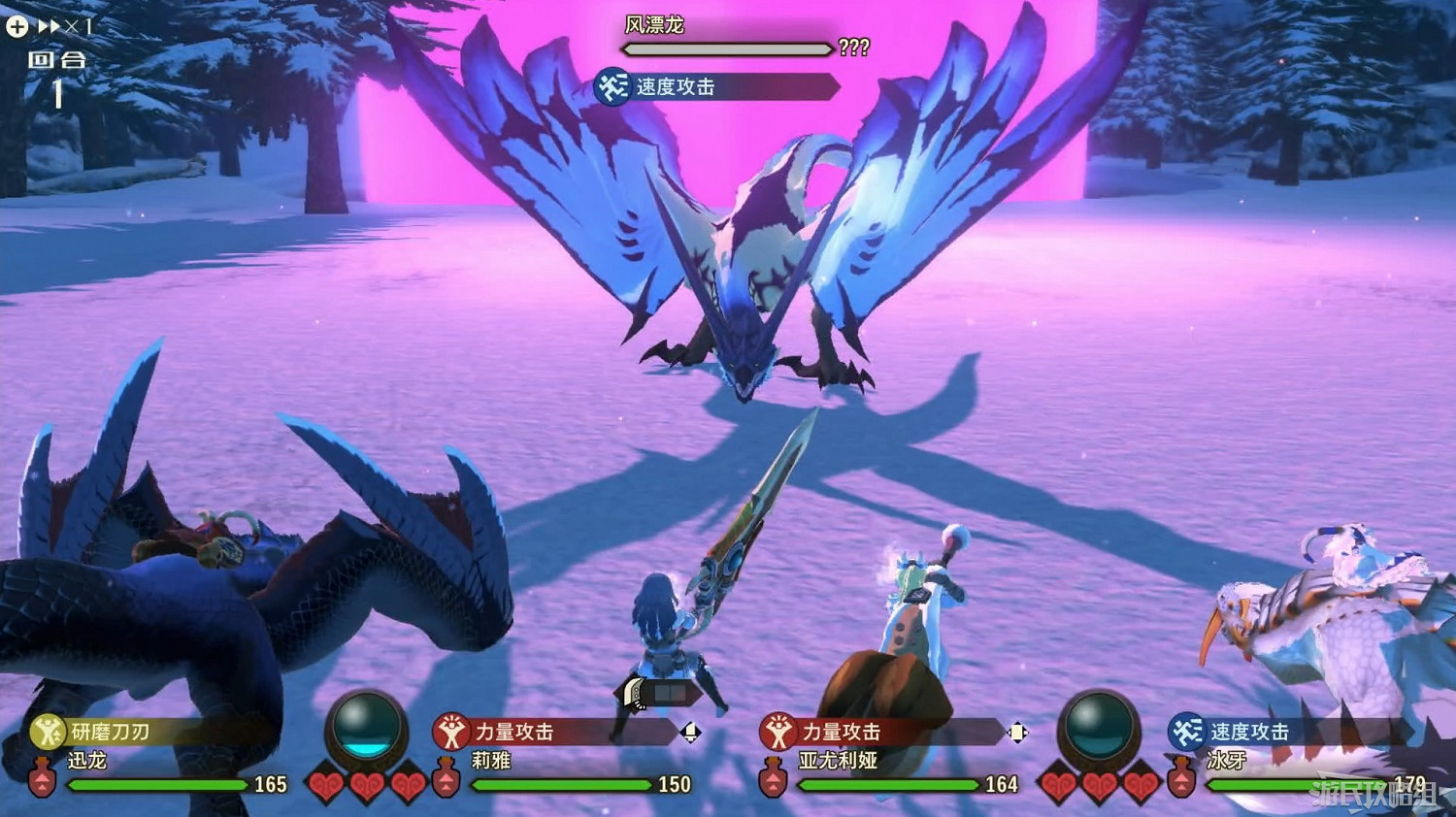1456x817 pixels.
Task: Click the 风漂龙 boss name banner
Action: click(657, 23)
